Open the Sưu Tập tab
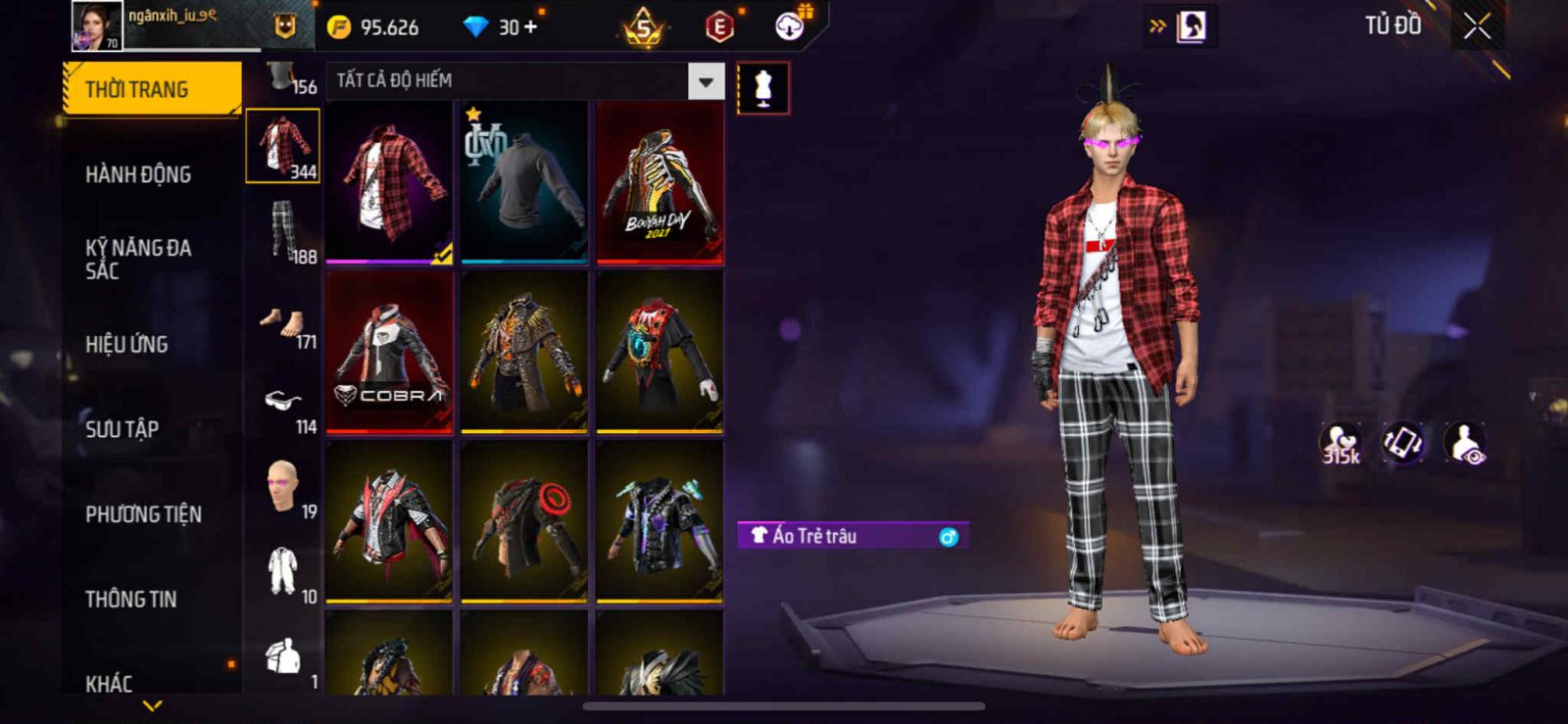 tap(122, 429)
